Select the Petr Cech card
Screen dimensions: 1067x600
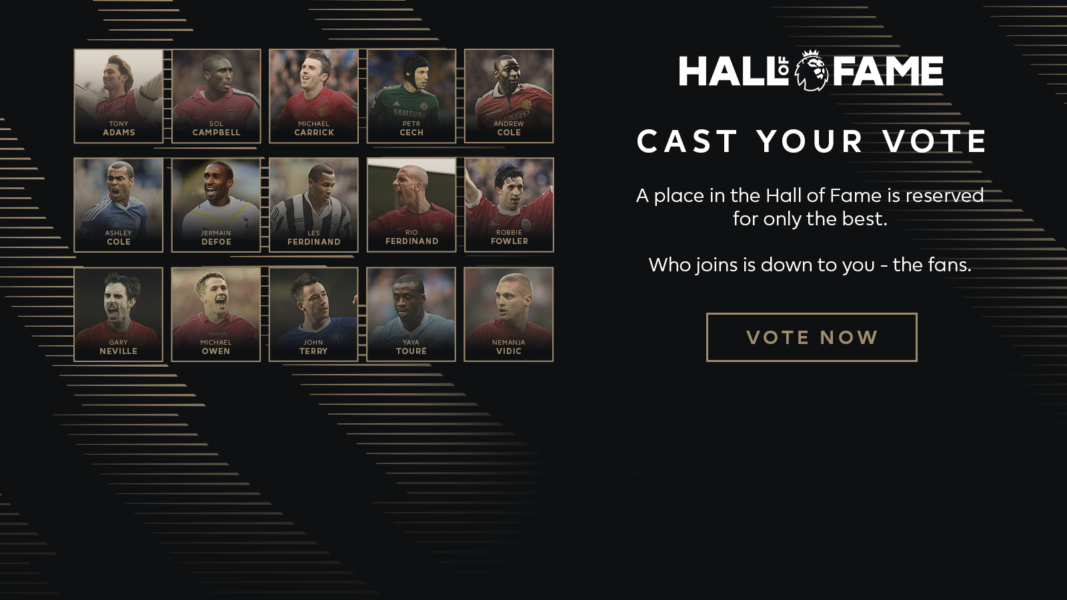[x=411, y=96]
